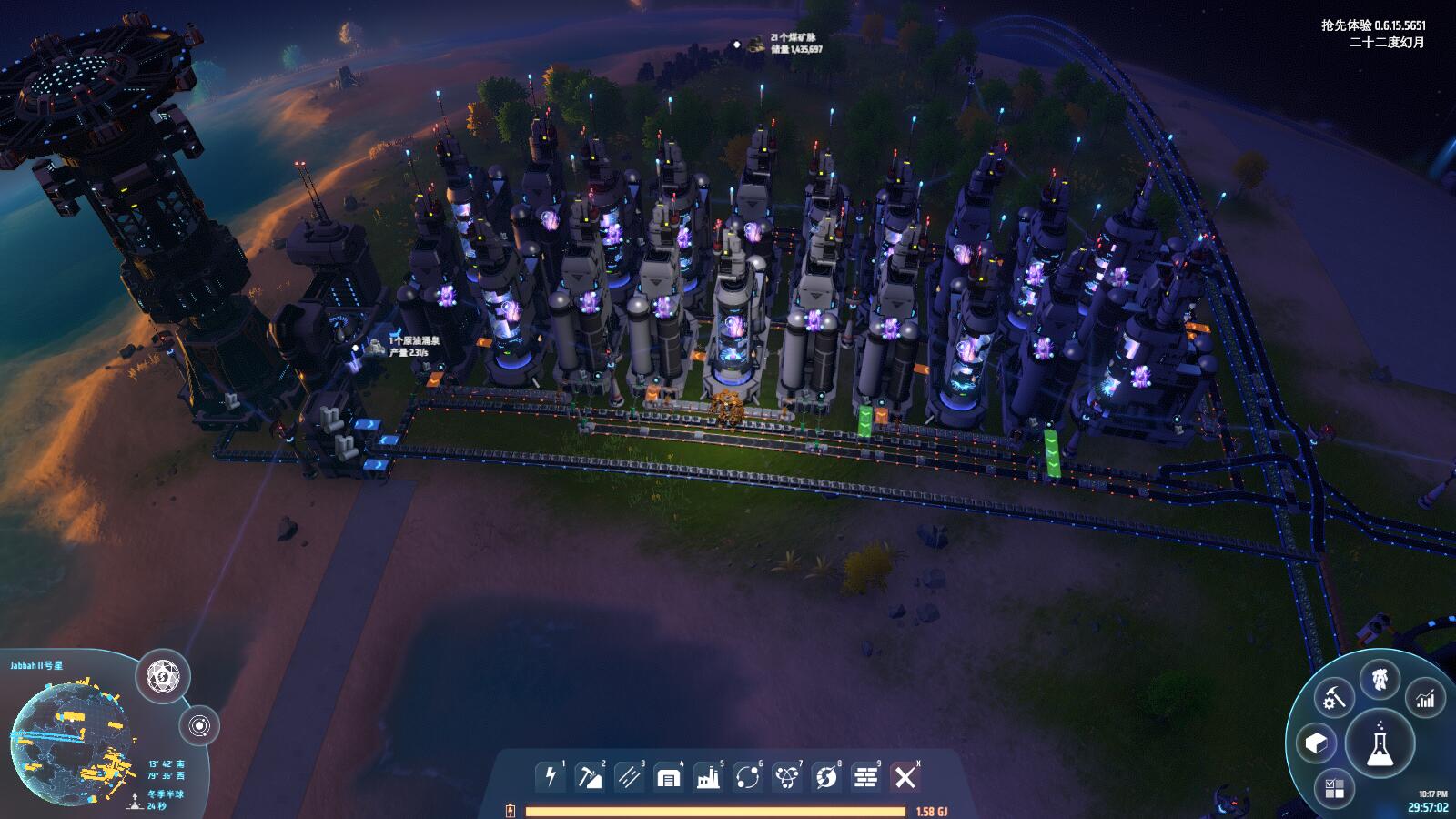Screen dimensions: 1456x819
Task: Open the logistics category with orbiting arrows
Action: click(748, 777)
